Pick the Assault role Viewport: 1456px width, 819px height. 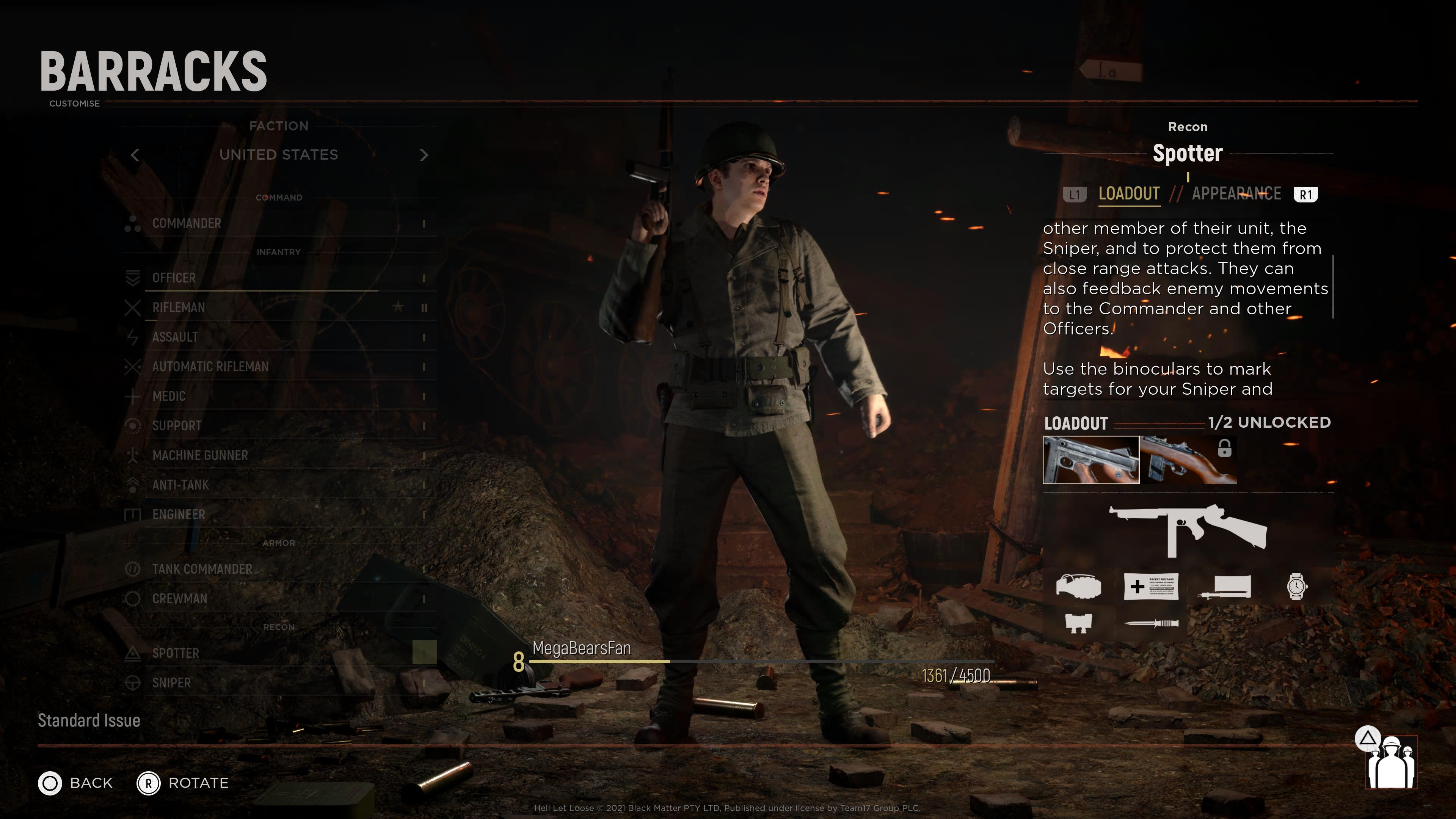coord(175,337)
